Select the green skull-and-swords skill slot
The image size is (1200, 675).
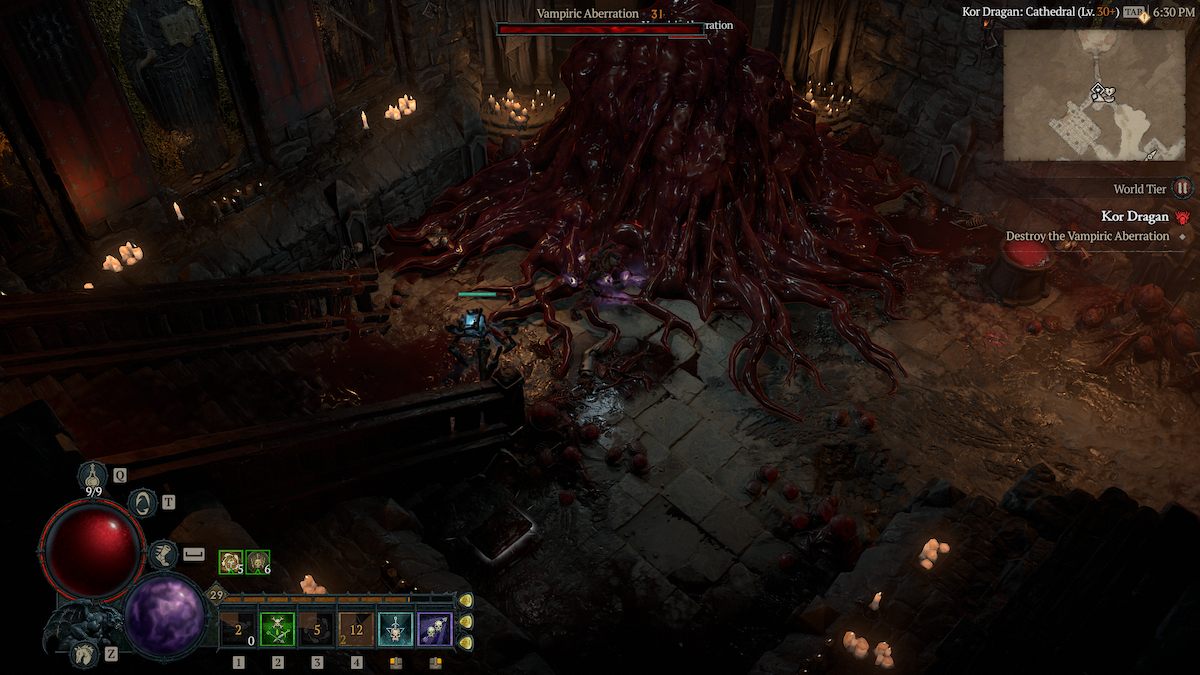[x=277, y=630]
